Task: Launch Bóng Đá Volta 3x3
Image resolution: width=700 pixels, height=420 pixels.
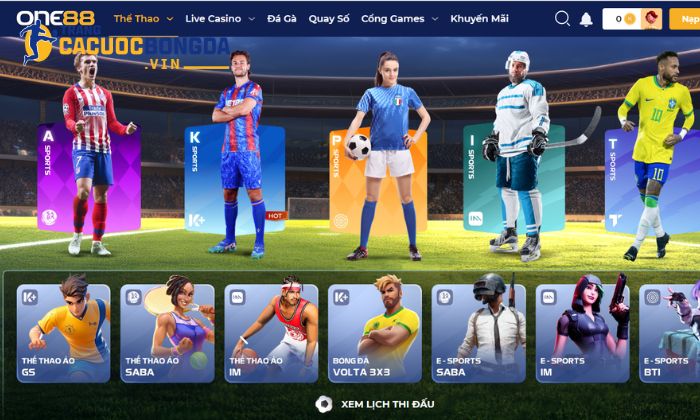Action: 374,333
